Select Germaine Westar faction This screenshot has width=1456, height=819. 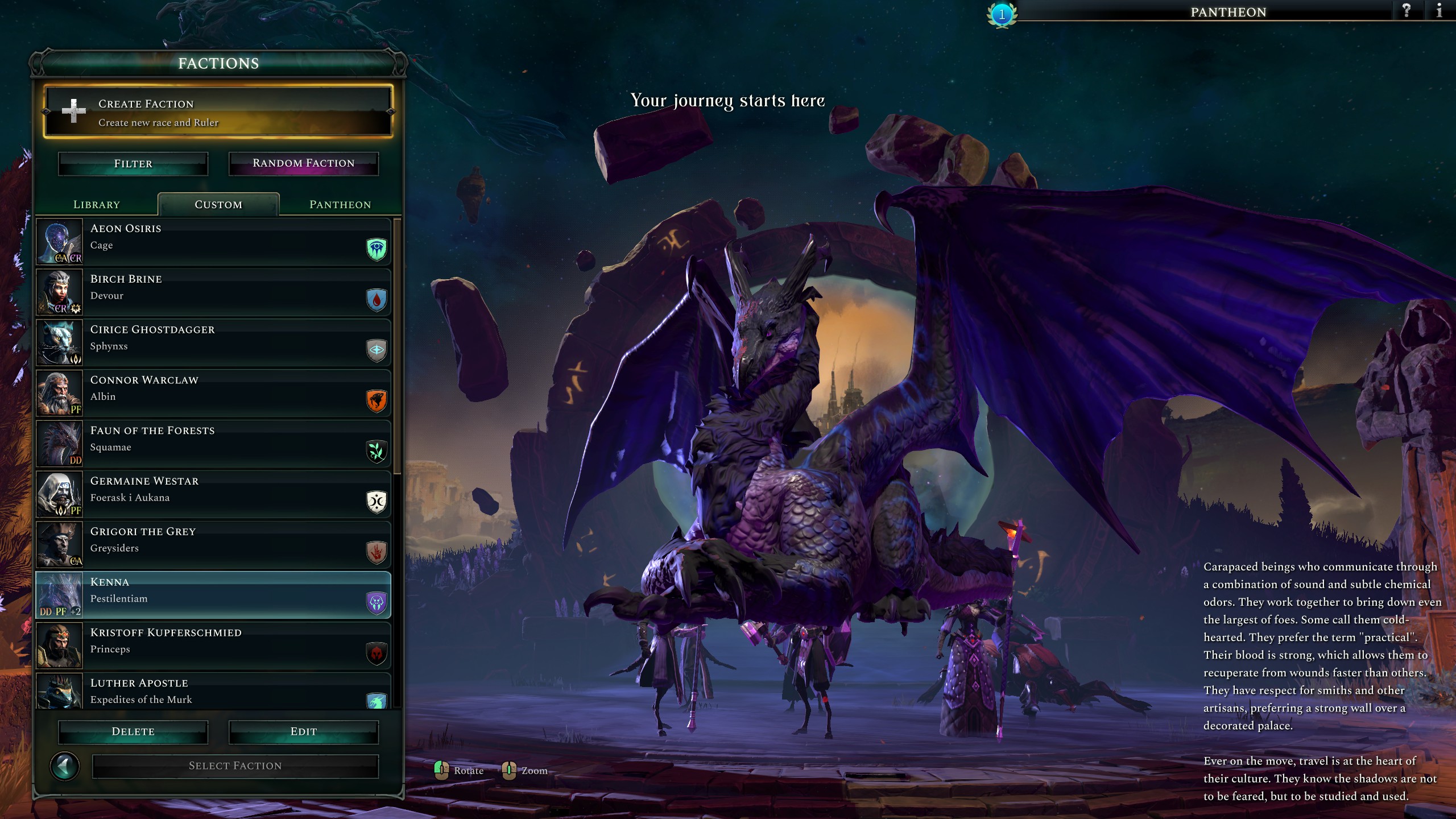[213, 495]
